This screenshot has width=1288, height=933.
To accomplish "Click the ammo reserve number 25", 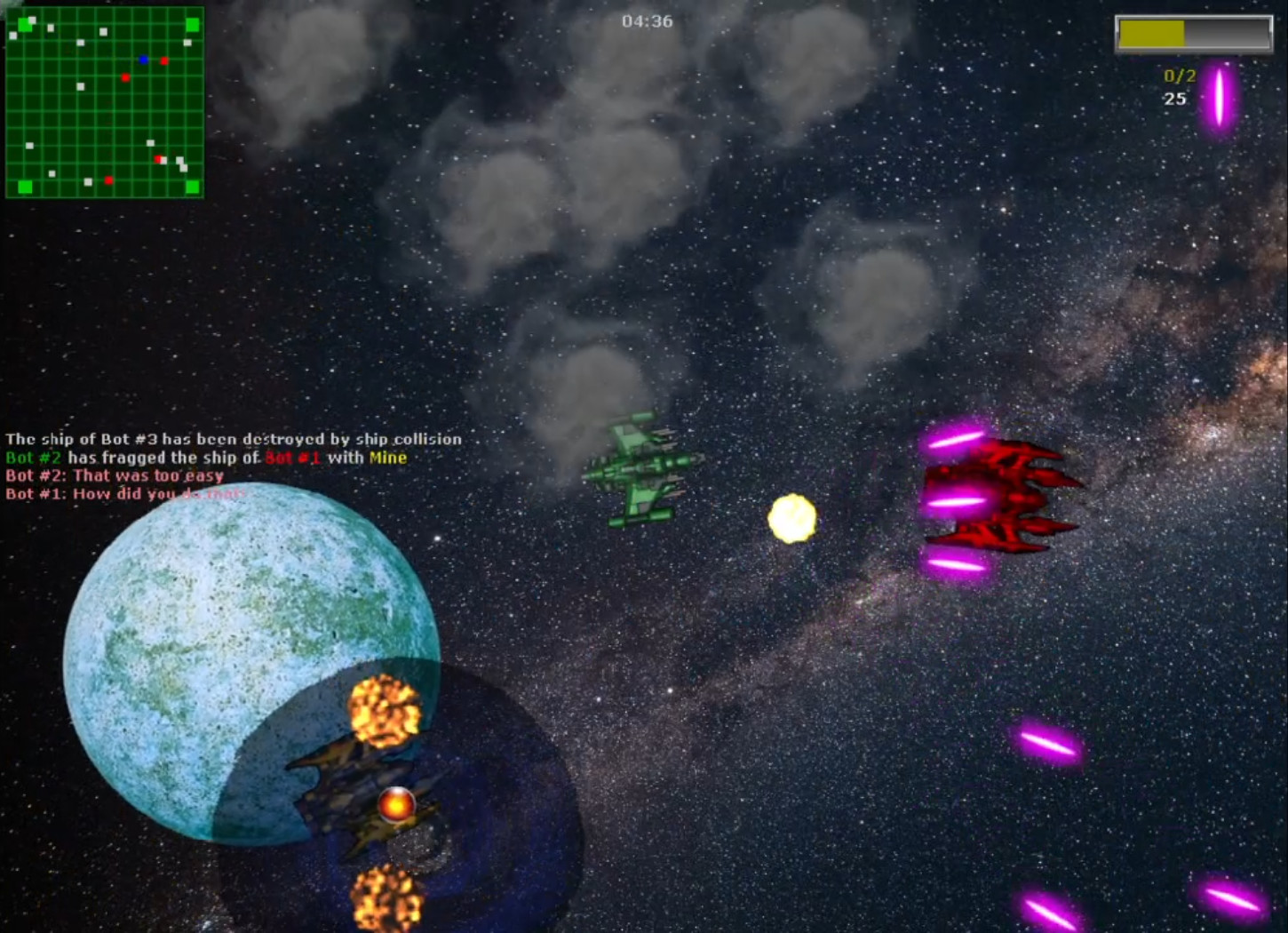I will 1173,99.
